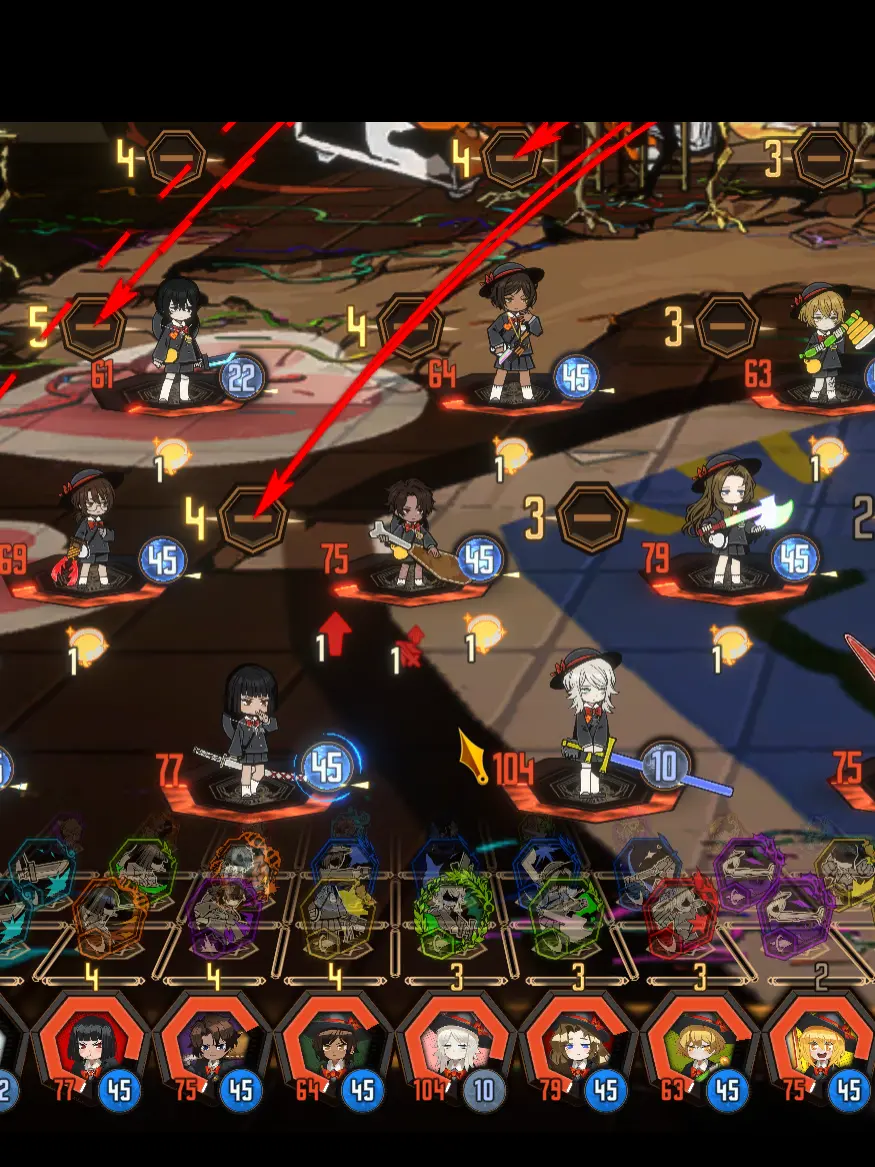Choose the skill slot left of the 75 HP unit

[253, 518]
